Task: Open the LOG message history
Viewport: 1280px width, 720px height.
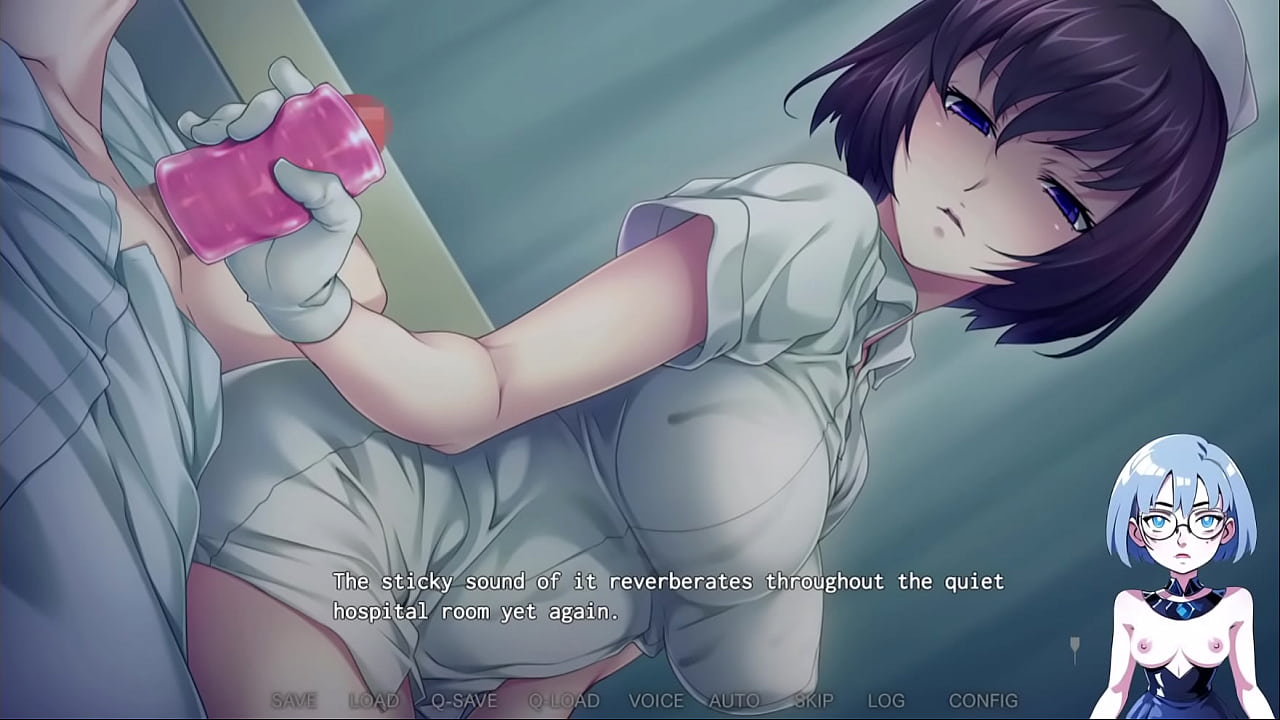Action: coord(884,701)
